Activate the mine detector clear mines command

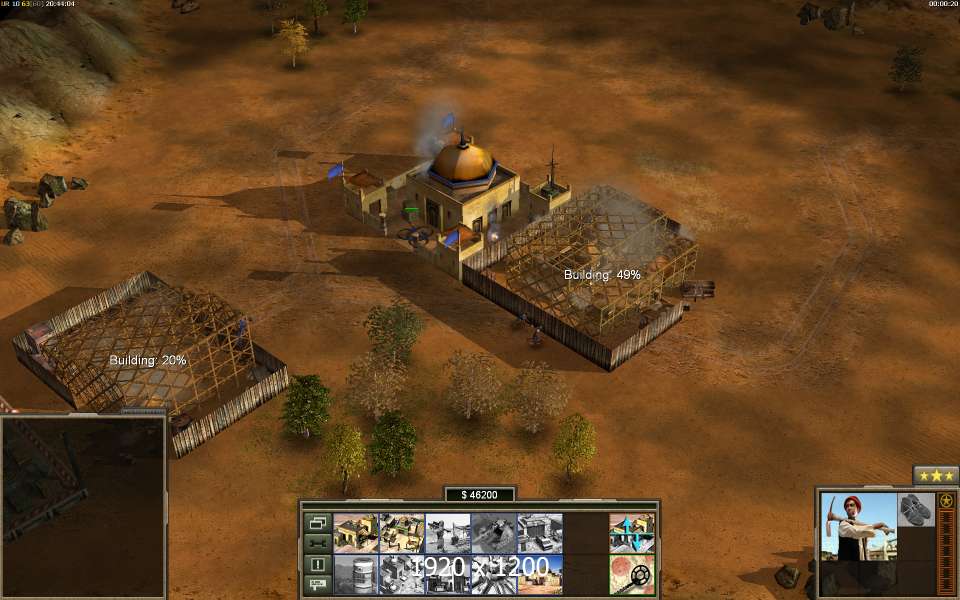coord(632,574)
